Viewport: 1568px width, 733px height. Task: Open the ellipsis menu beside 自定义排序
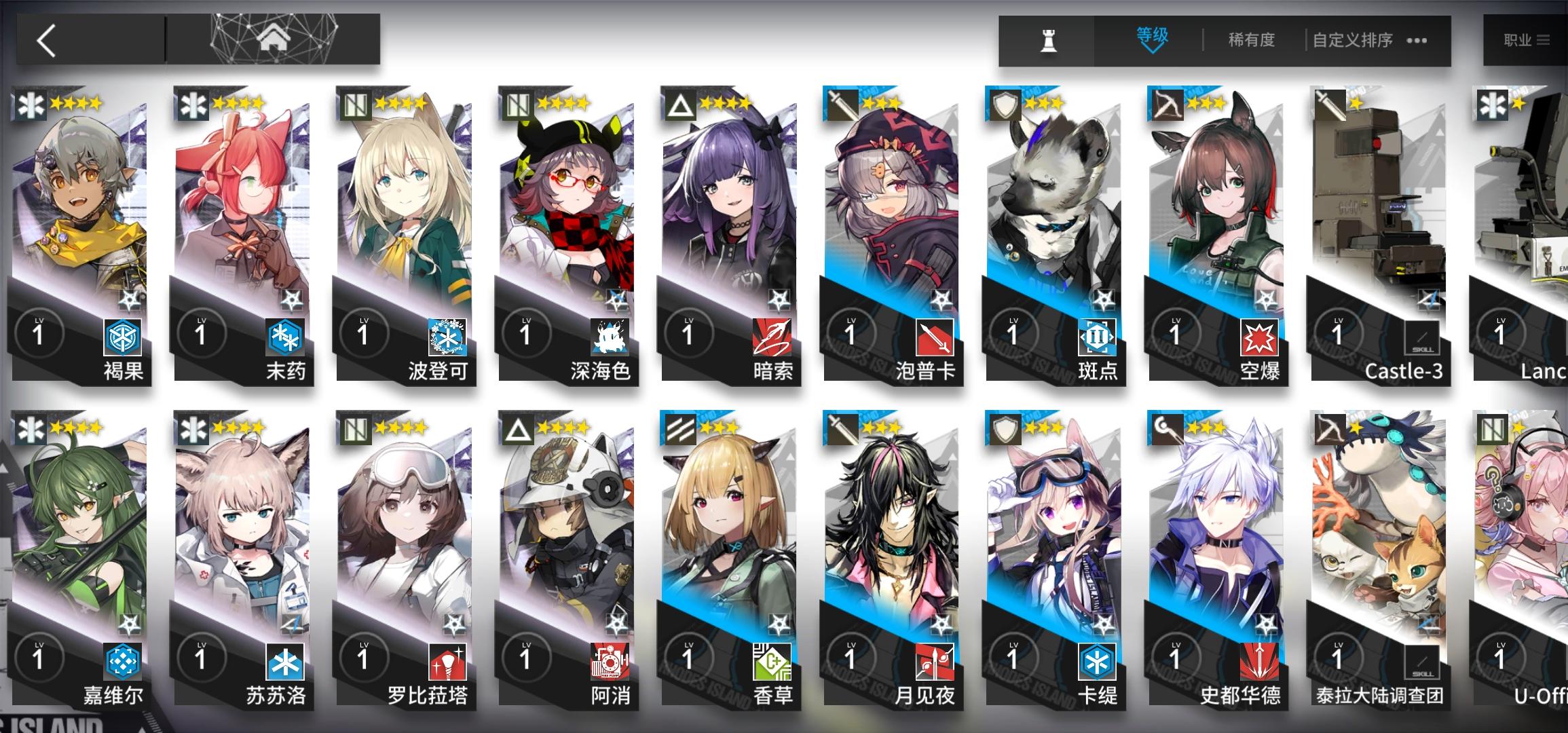tap(1416, 41)
